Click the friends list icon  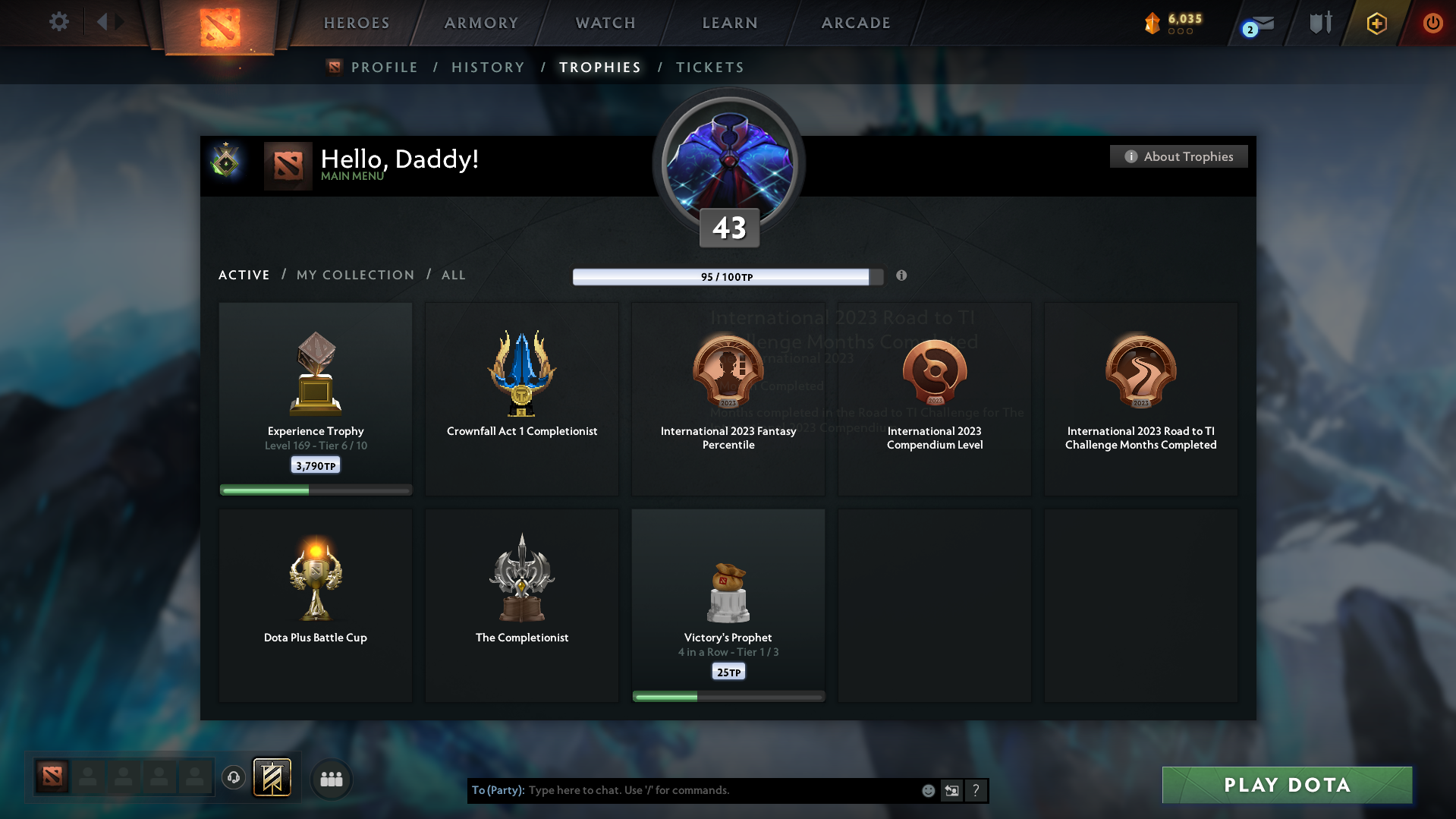(x=331, y=779)
